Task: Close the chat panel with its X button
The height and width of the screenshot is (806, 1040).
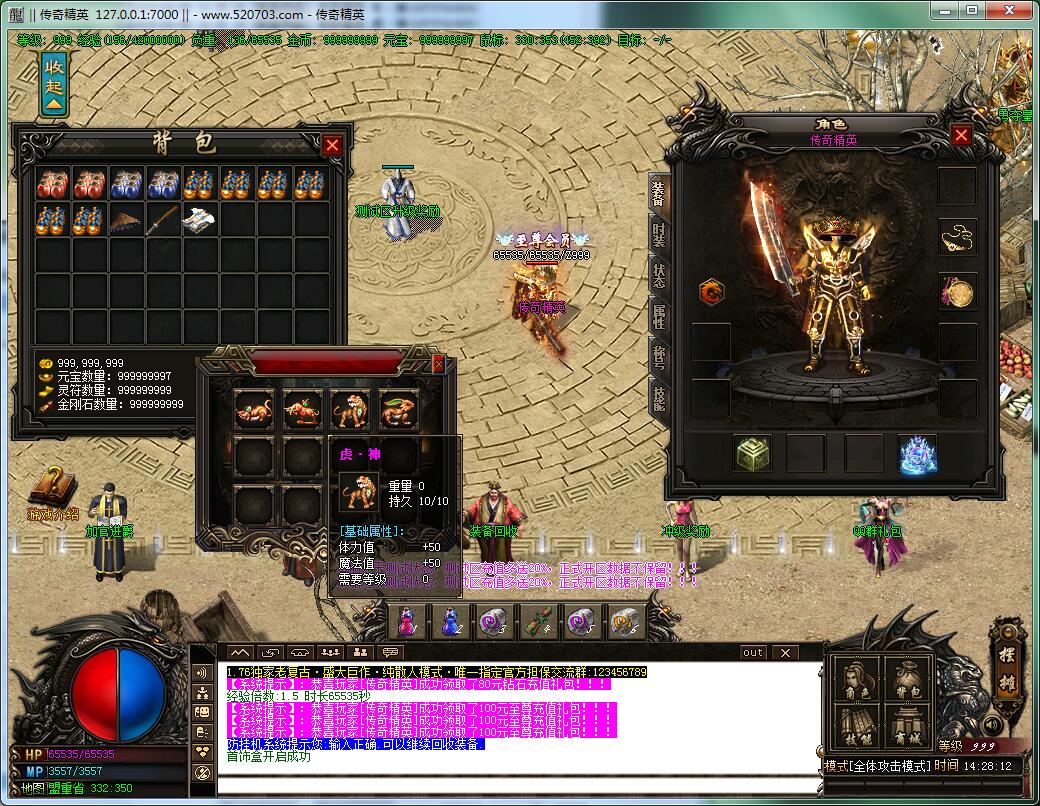Action: click(x=786, y=652)
